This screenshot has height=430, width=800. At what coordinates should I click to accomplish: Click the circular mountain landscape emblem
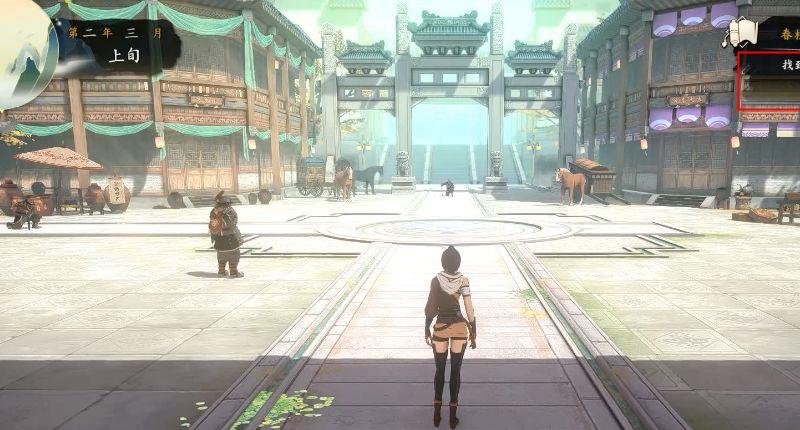(22, 55)
